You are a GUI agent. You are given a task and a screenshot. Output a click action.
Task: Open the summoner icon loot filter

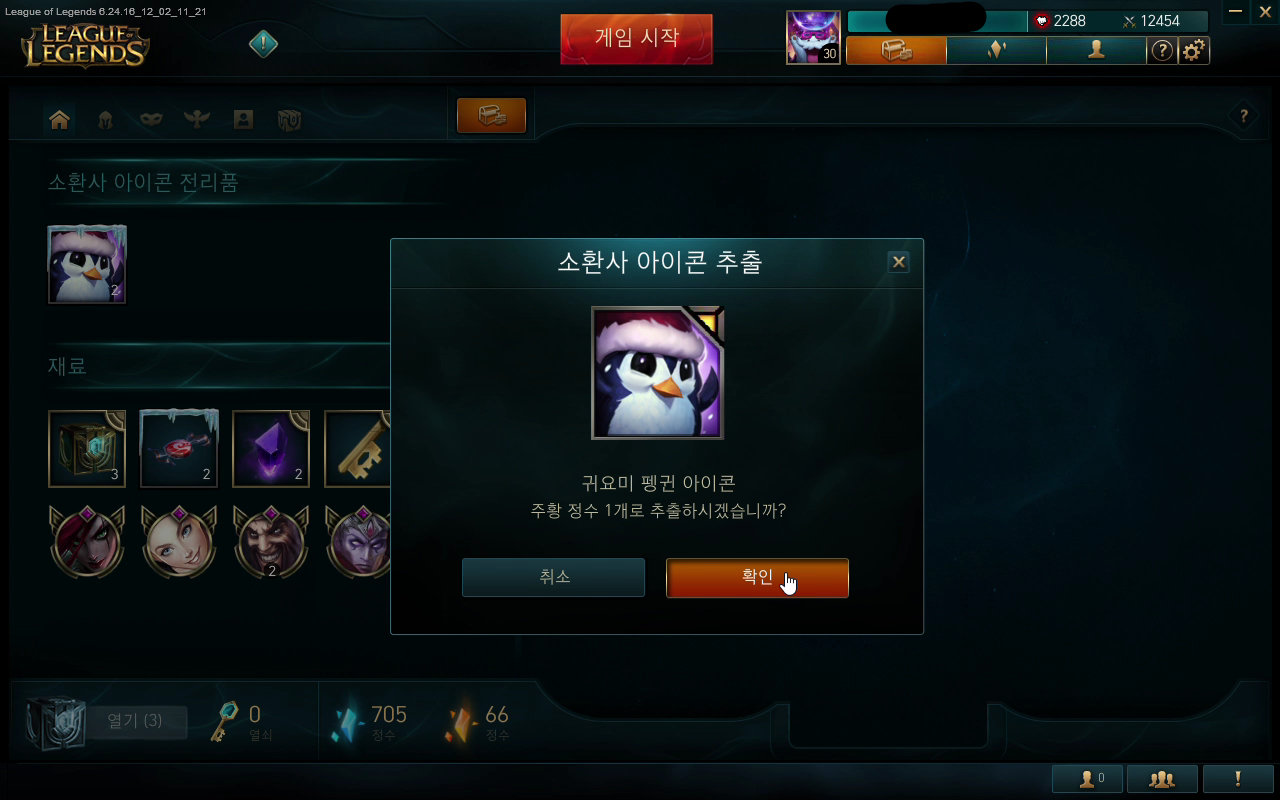pyautogui.click(x=242, y=118)
